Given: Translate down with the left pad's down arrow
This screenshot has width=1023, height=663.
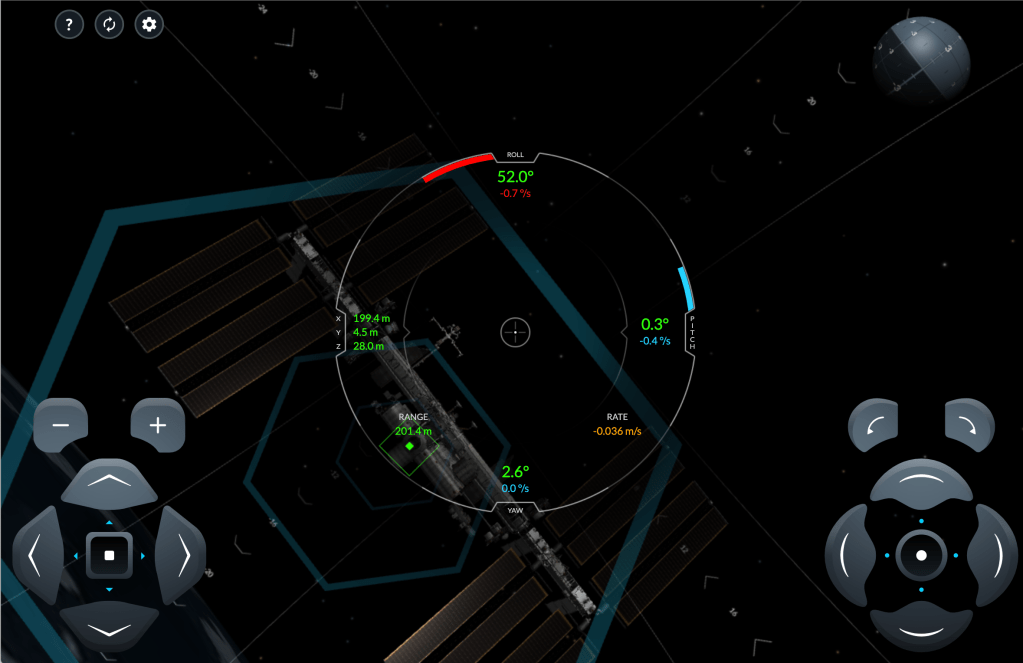Looking at the screenshot, I should [109, 627].
